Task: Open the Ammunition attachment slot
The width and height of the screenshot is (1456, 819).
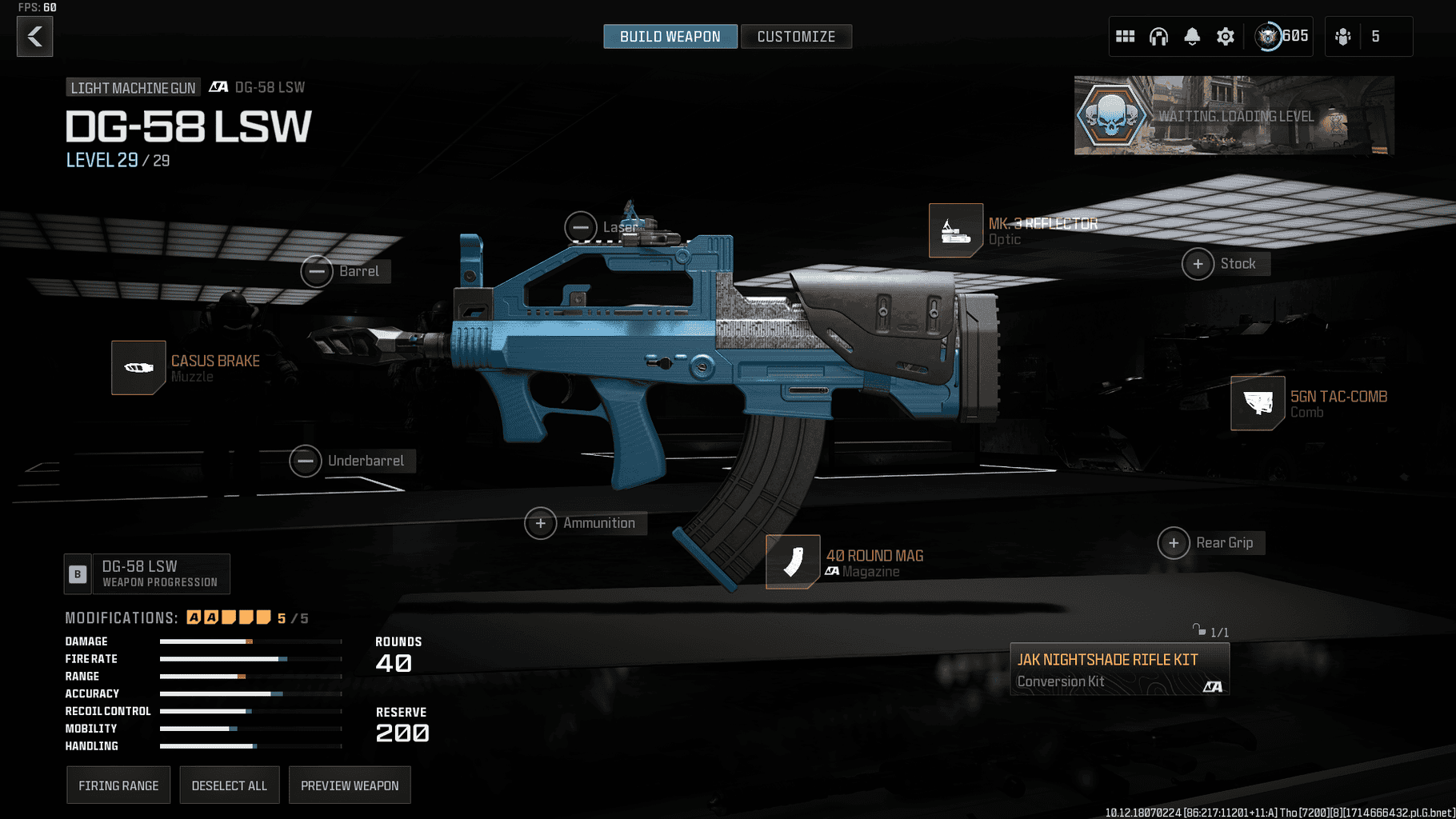Action: (x=541, y=523)
